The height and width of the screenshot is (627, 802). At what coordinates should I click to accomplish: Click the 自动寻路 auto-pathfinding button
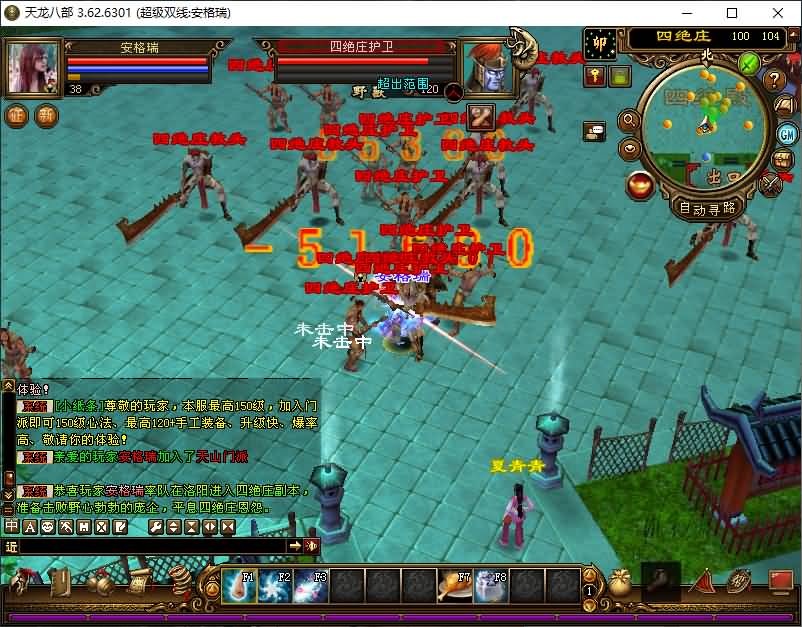pos(708,208)
